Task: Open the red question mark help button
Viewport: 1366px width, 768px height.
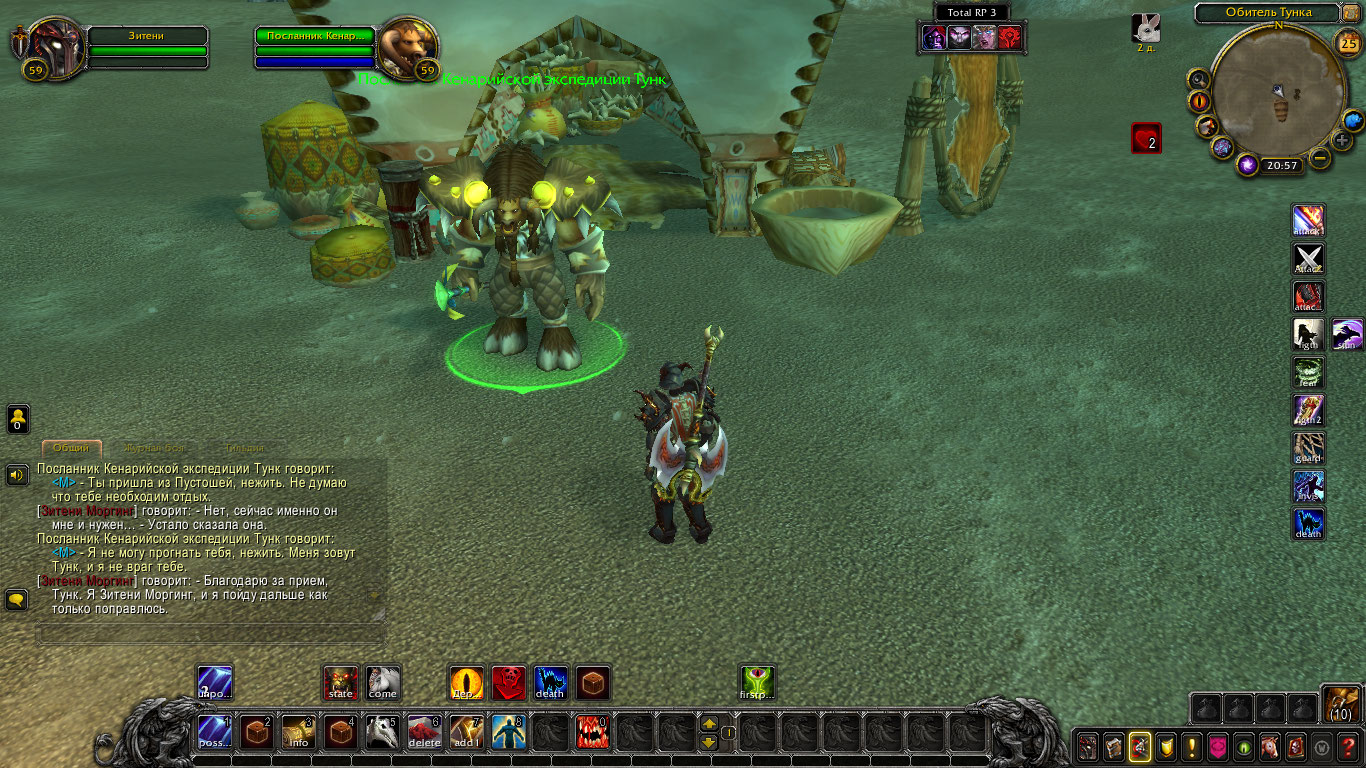Action: 1350,747
